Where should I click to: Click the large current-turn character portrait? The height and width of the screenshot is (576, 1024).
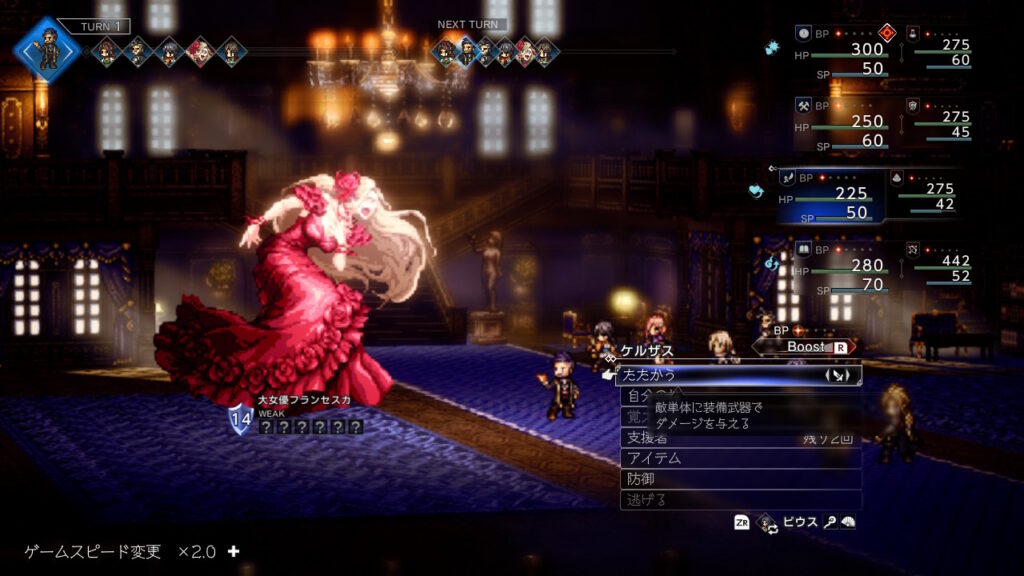coord(47,48)
